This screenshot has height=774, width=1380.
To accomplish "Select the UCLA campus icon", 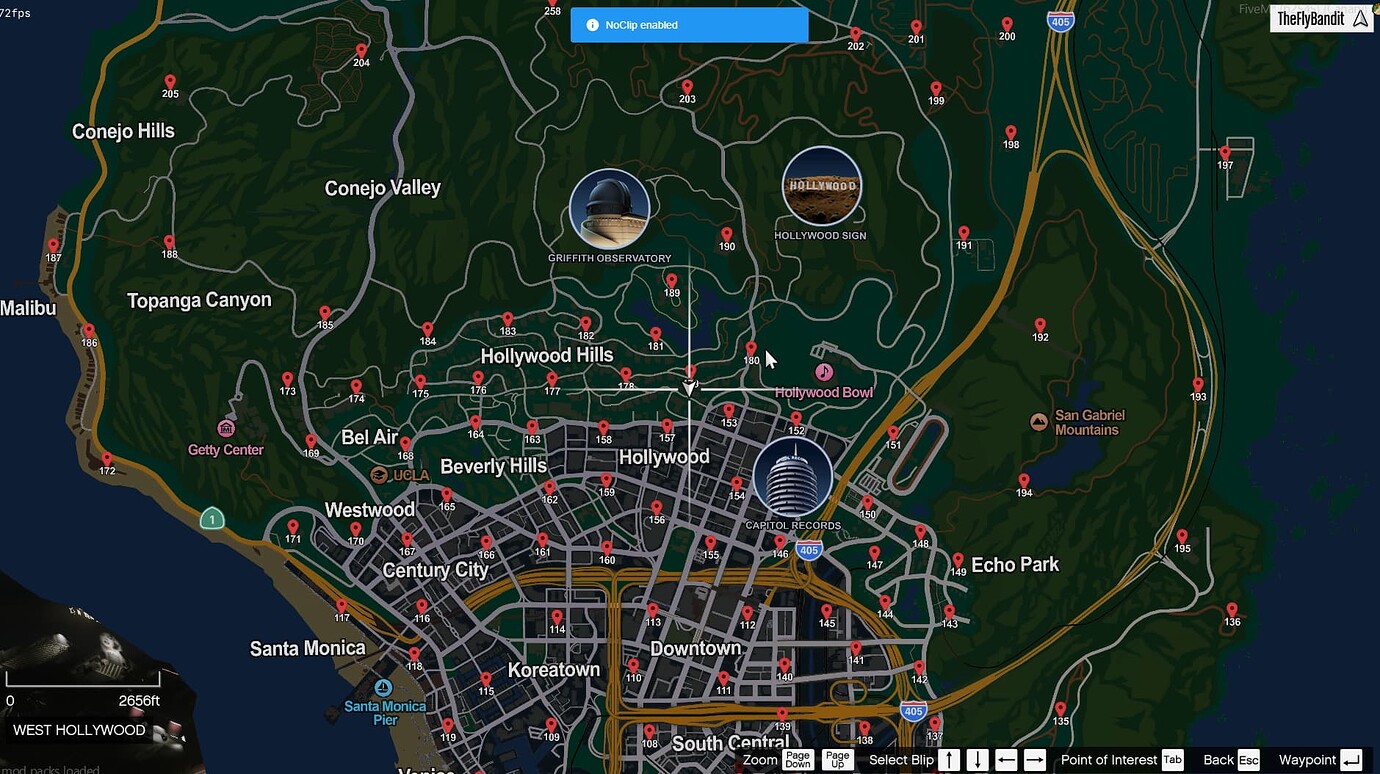I will tap(380, 474).
